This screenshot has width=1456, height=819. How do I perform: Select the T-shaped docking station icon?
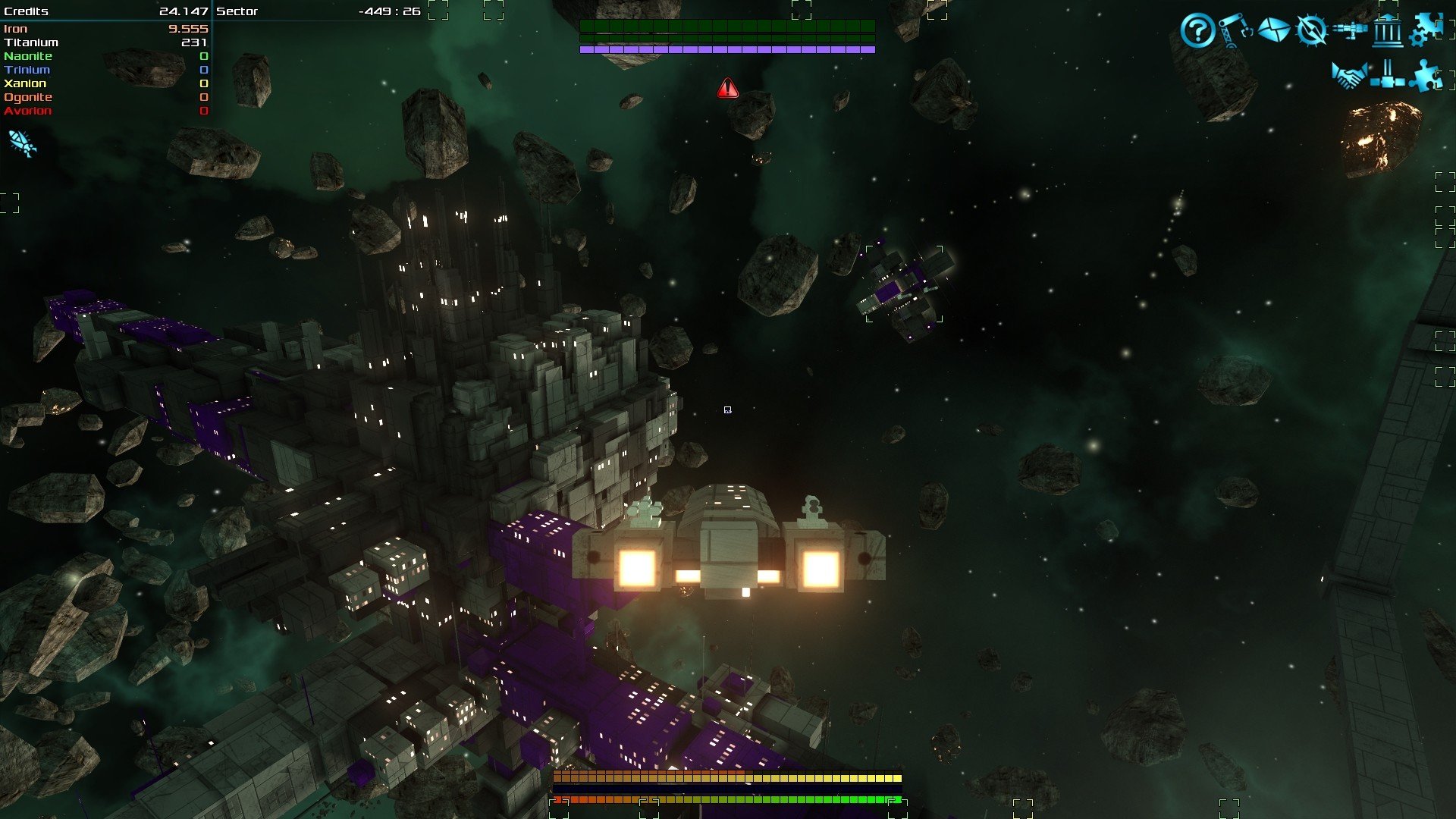(x=1387, y=76)
